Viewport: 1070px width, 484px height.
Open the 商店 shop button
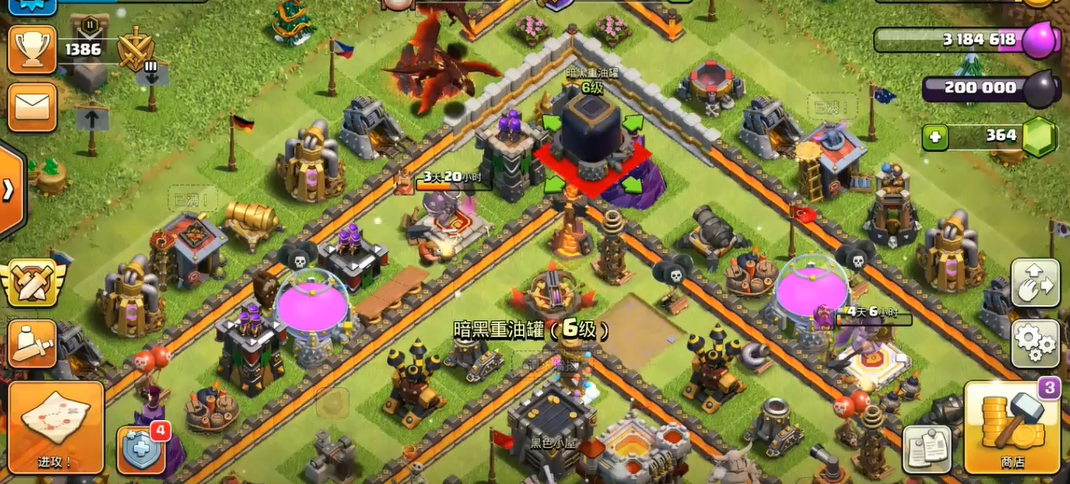point(1012,428)
